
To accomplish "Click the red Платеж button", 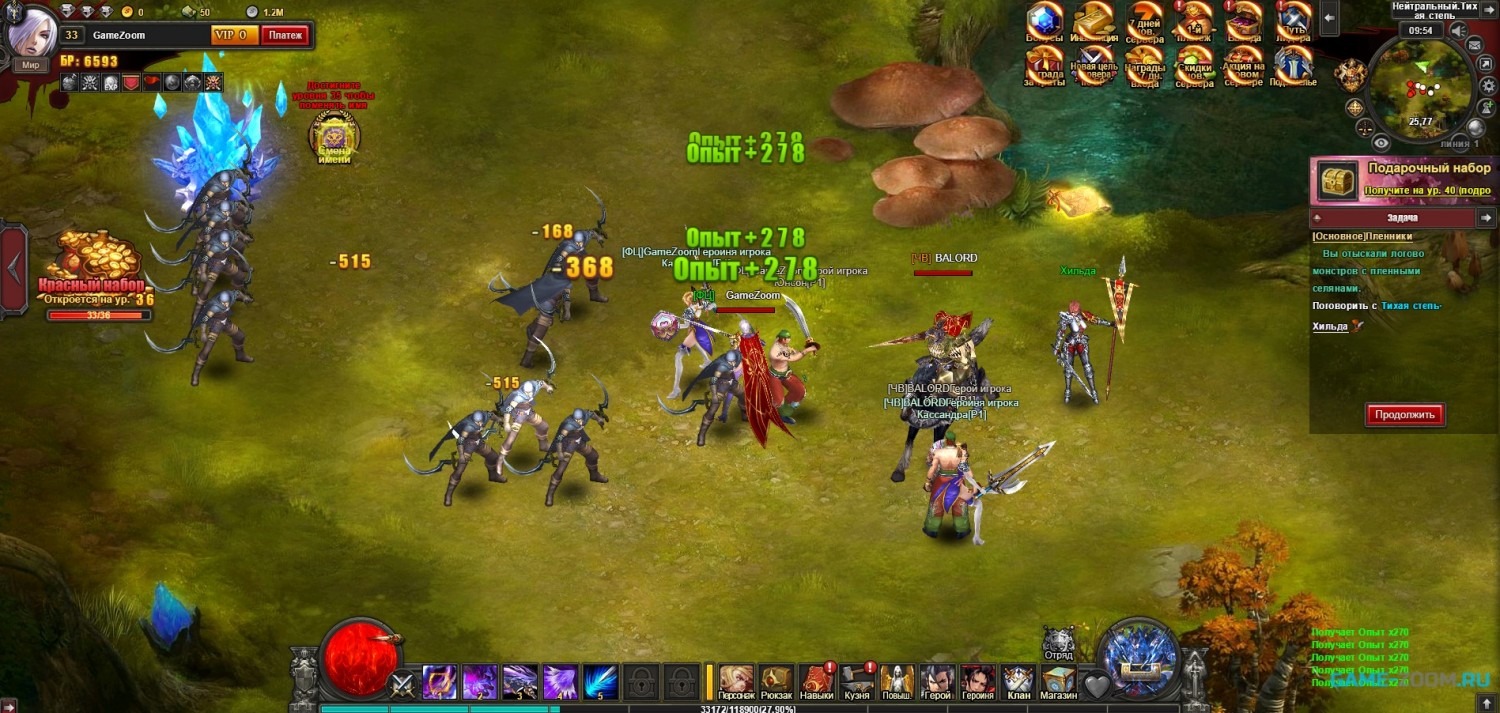I will (285, 35).
